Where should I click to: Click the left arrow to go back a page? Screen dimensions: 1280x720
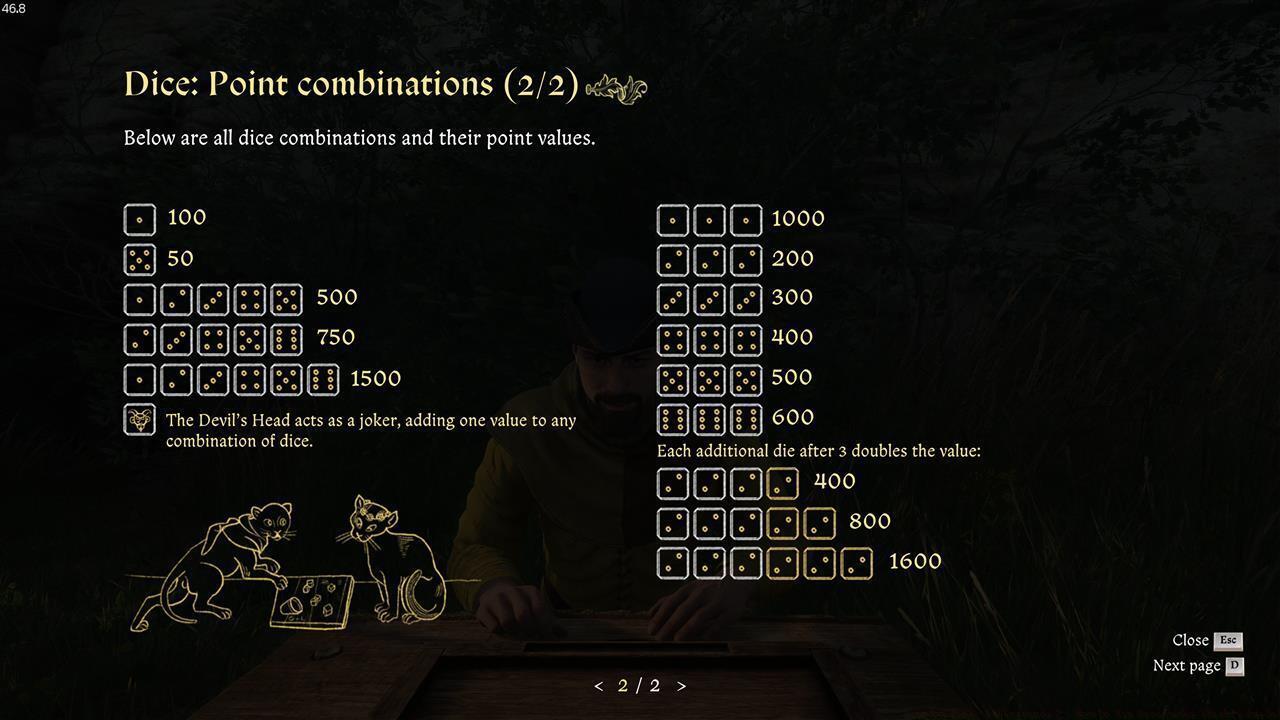pyautogui.click(x=598, y=686)
